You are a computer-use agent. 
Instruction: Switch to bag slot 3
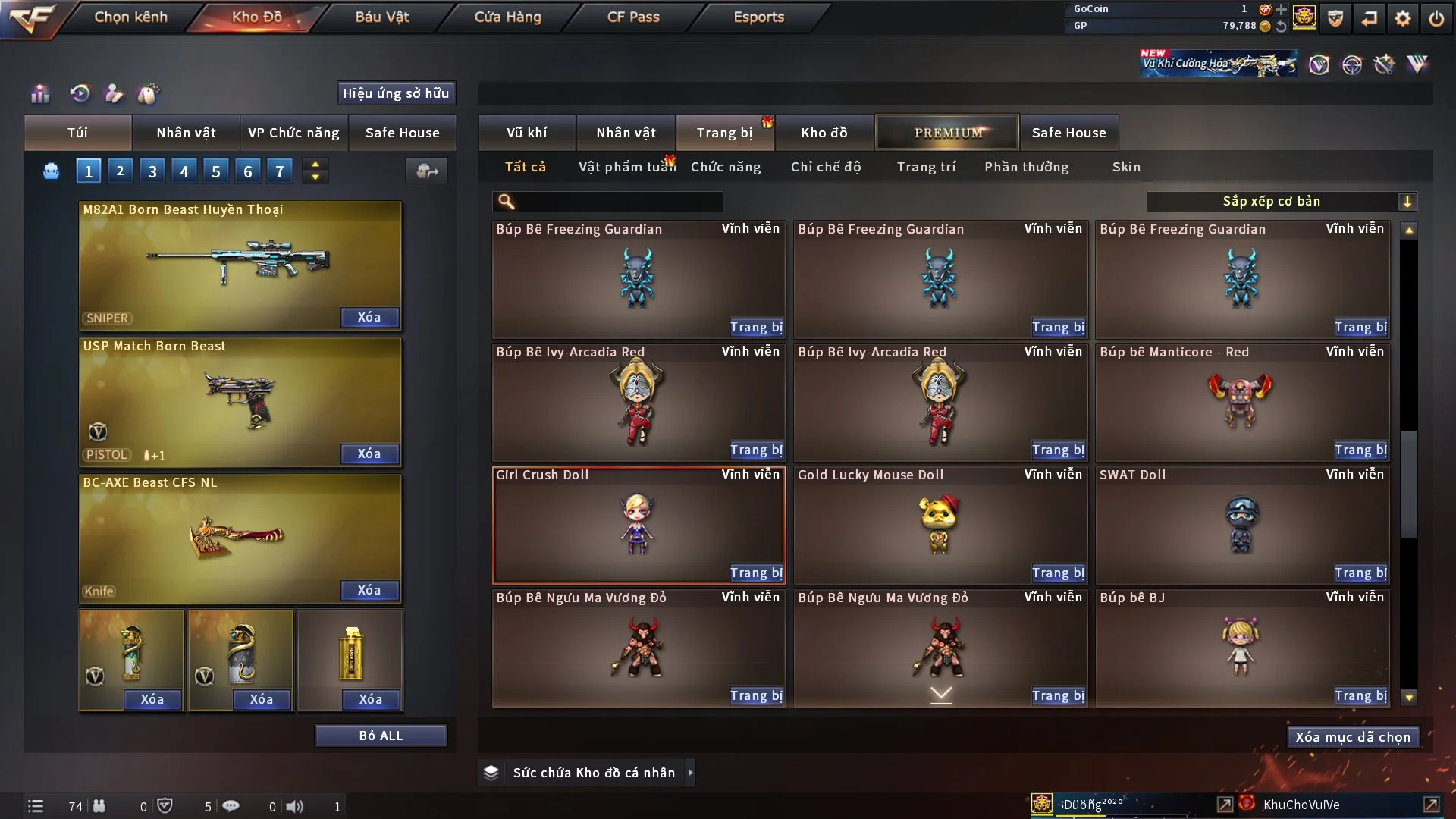pyautogui.click(x=152, y=171)
